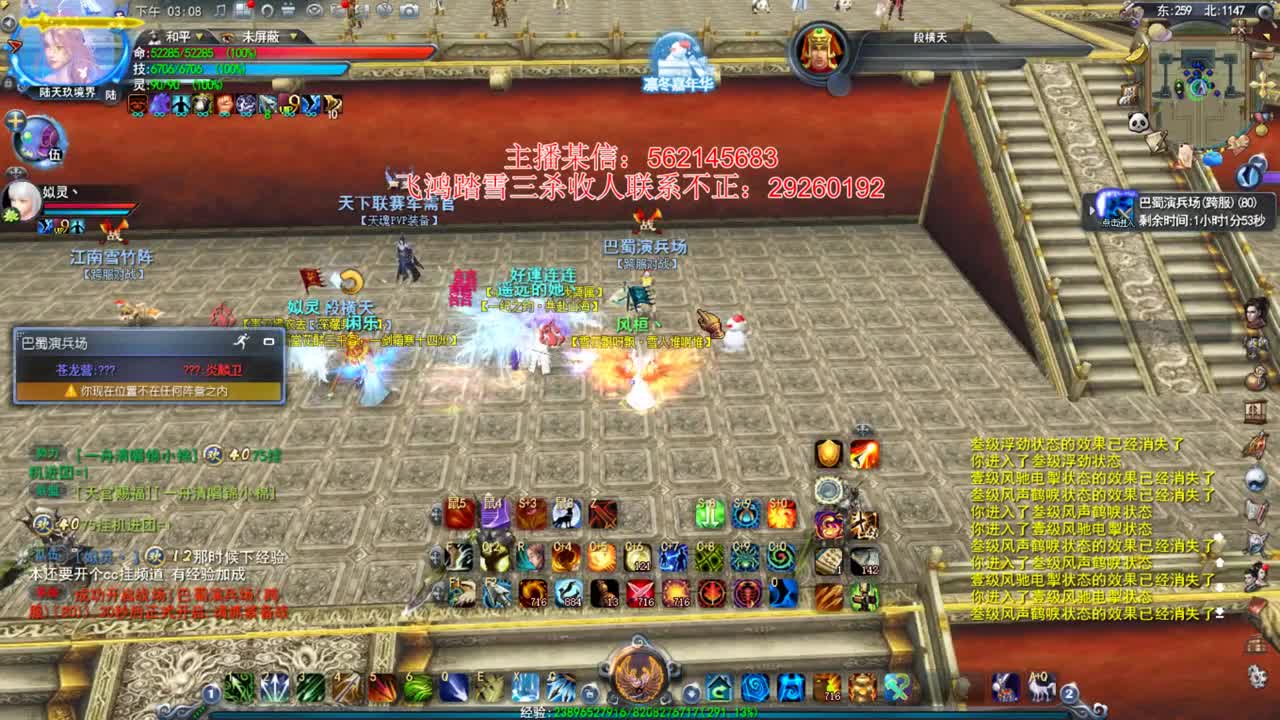Image resolution: width=1280 pixels, height=720 pixels.
Task: Click the blue spiral portal skill icon in the bottom bar
Action: tap(753, 685)
